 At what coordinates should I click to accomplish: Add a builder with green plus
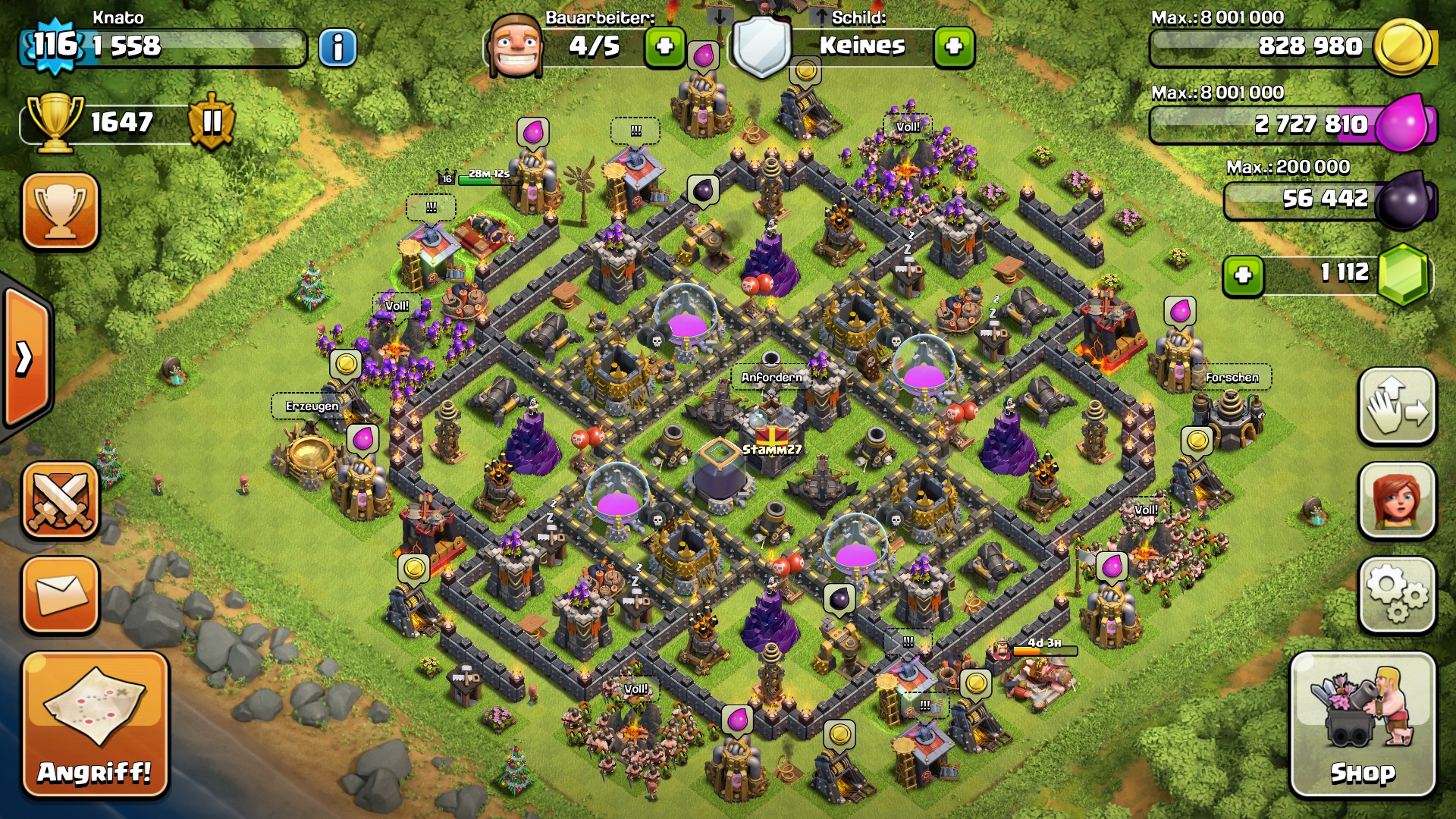(x=664, y=47)
